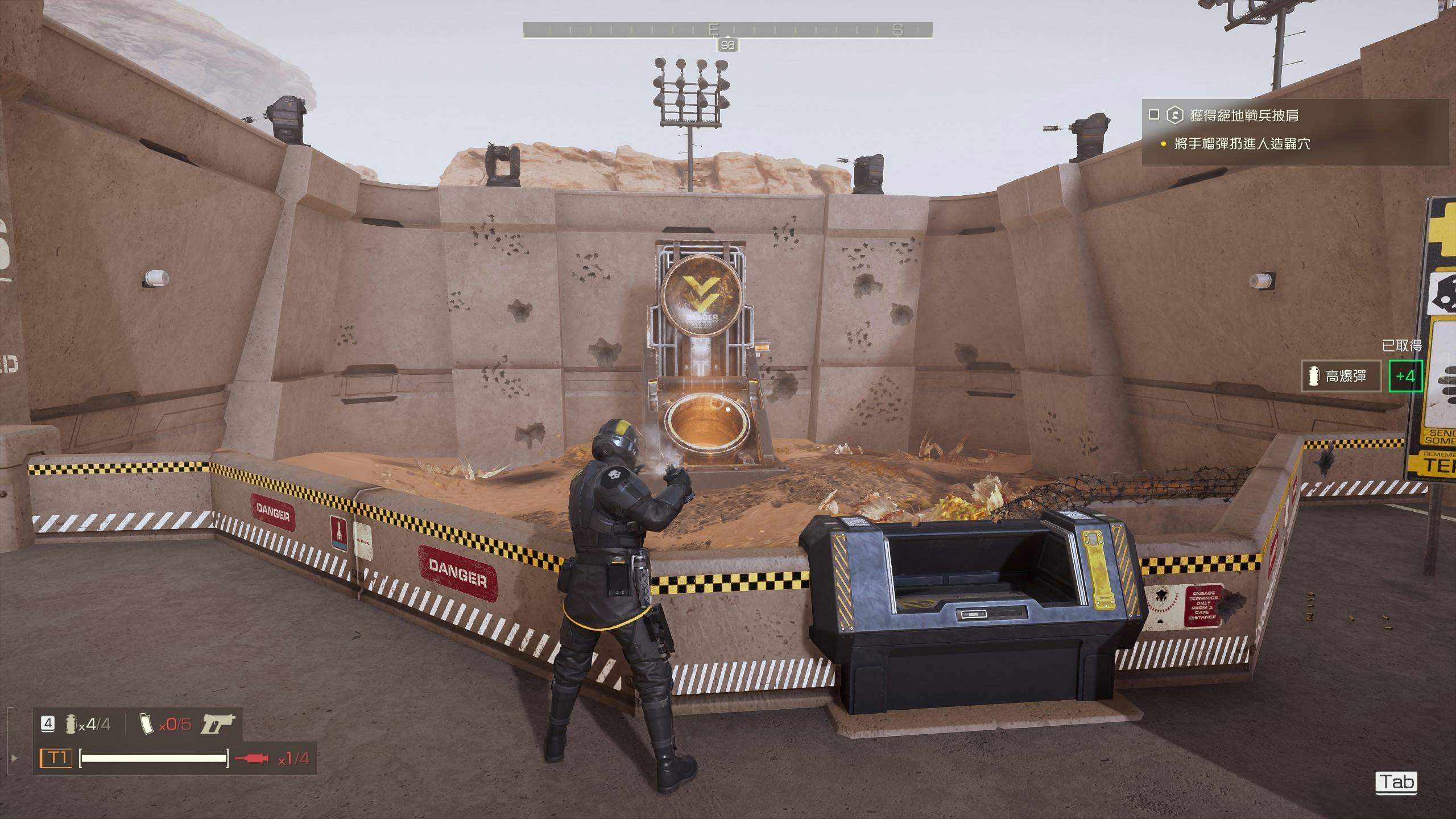Select the grenade icon in weapon HUD
This screenshot has width=1456, height=819.
coord(71,724)
